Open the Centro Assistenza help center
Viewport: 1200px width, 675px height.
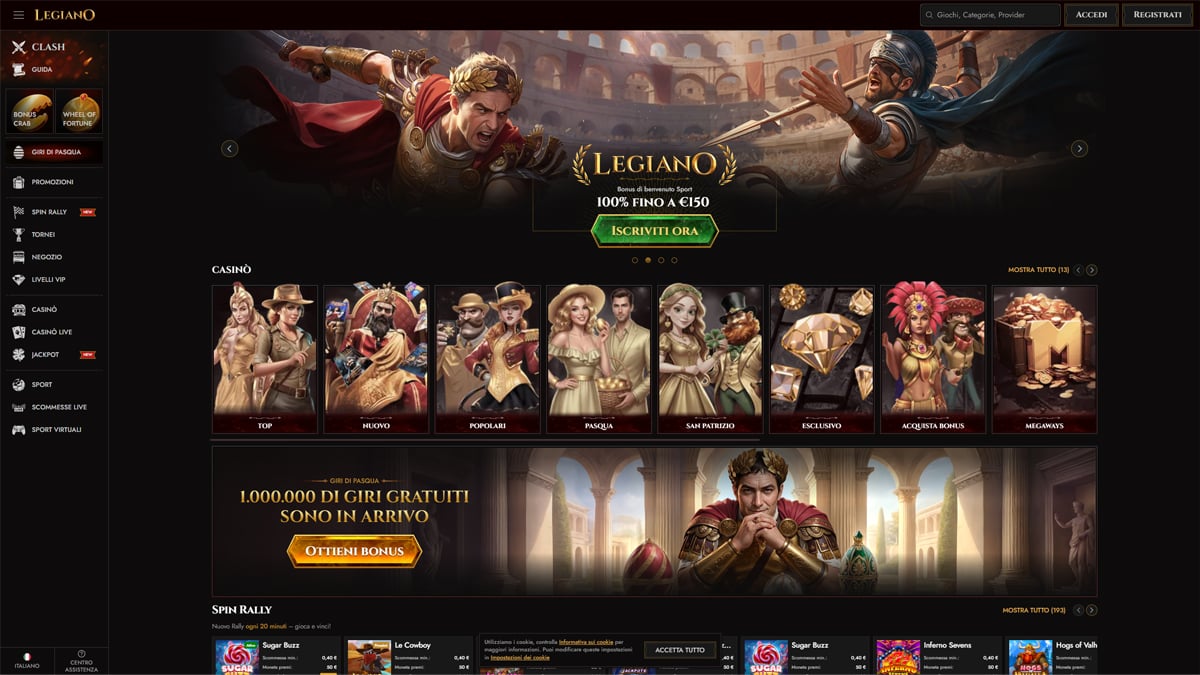pyautogui.click(x=82, y=660)
